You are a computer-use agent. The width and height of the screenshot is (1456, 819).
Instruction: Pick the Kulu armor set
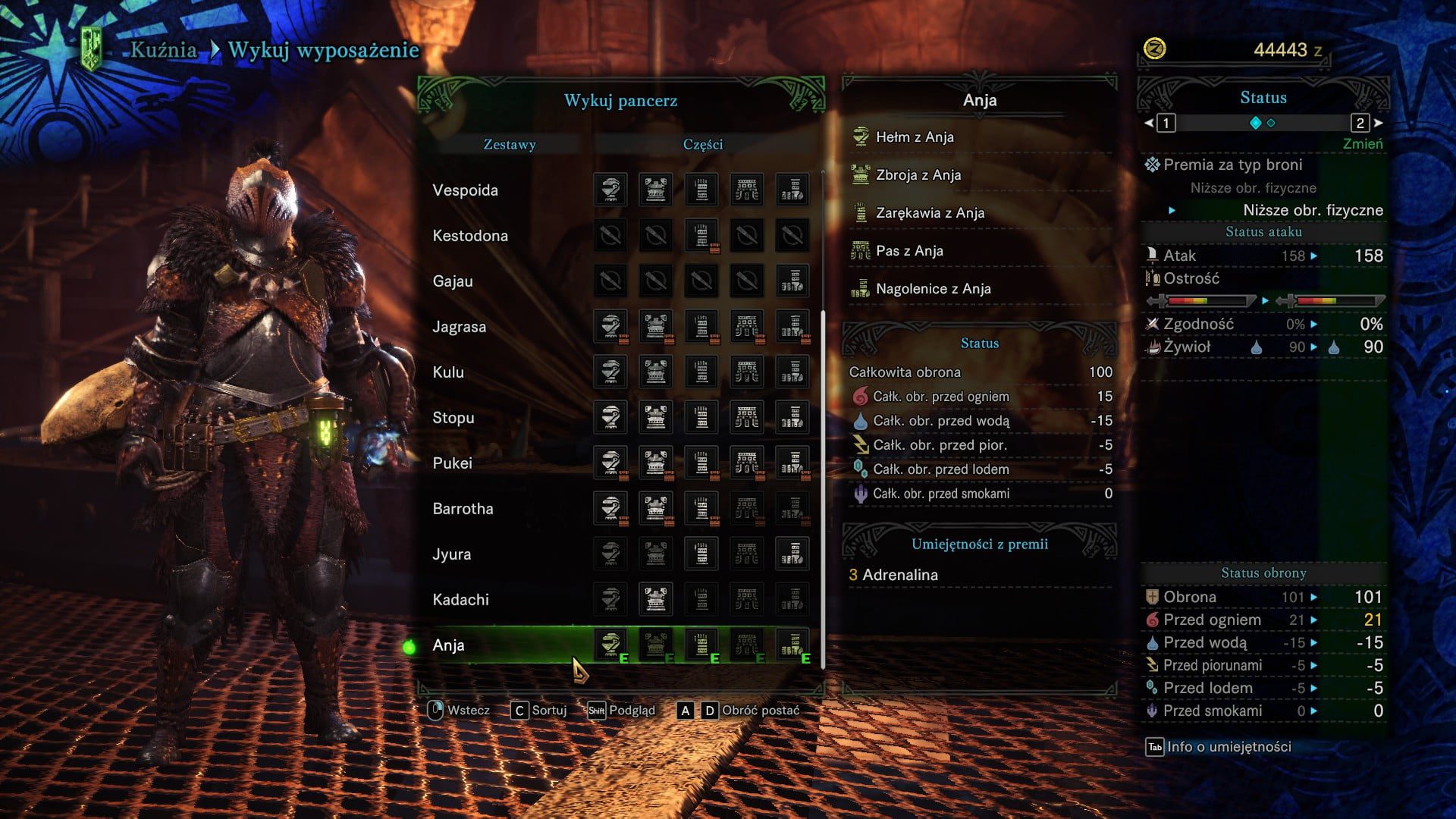[448, 372]
